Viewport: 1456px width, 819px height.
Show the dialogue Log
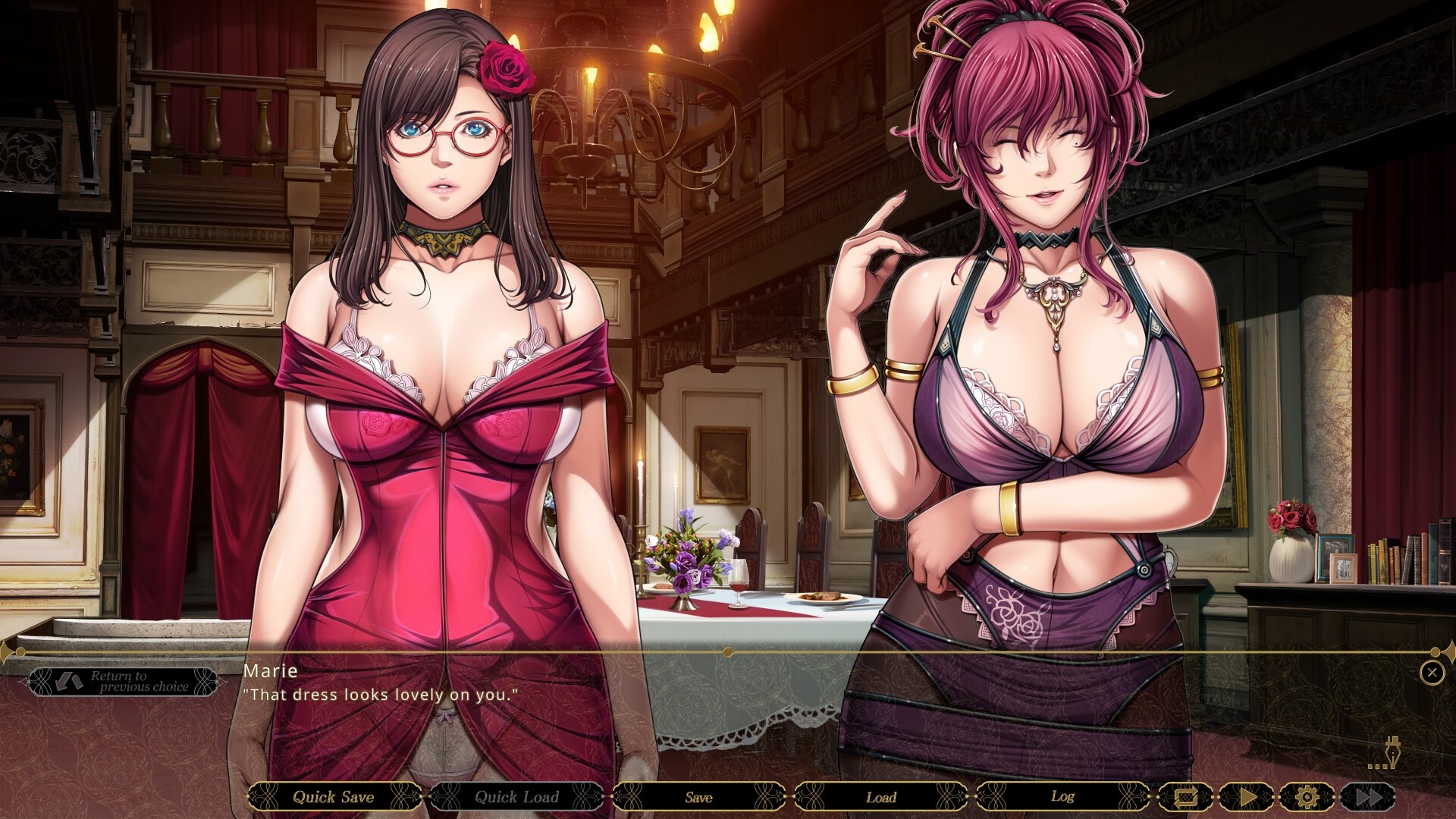(1062, 797)
